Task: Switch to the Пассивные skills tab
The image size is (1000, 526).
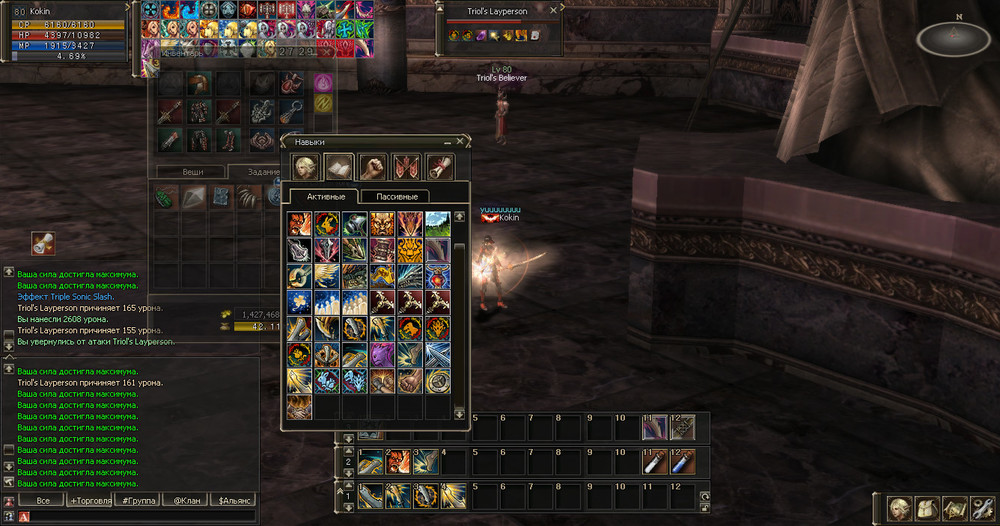Action: (395, 196)
